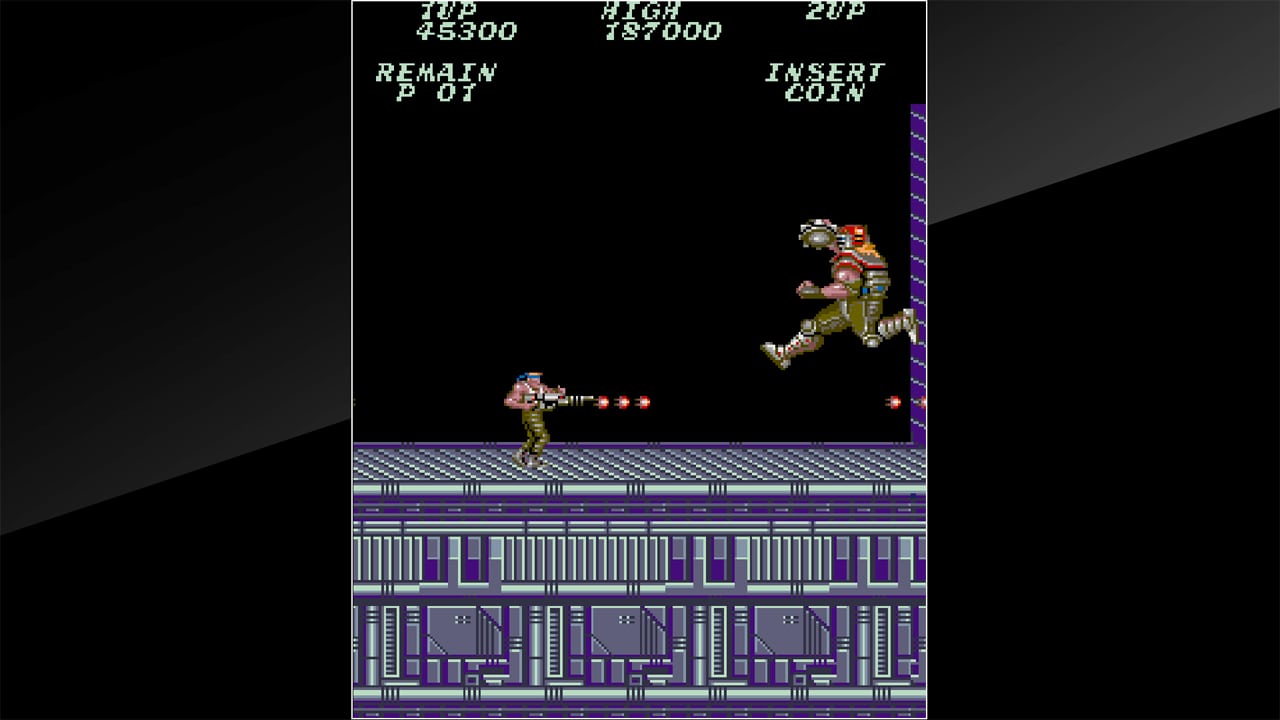Click the red projectile near the right wall

(x=895, y=402)
